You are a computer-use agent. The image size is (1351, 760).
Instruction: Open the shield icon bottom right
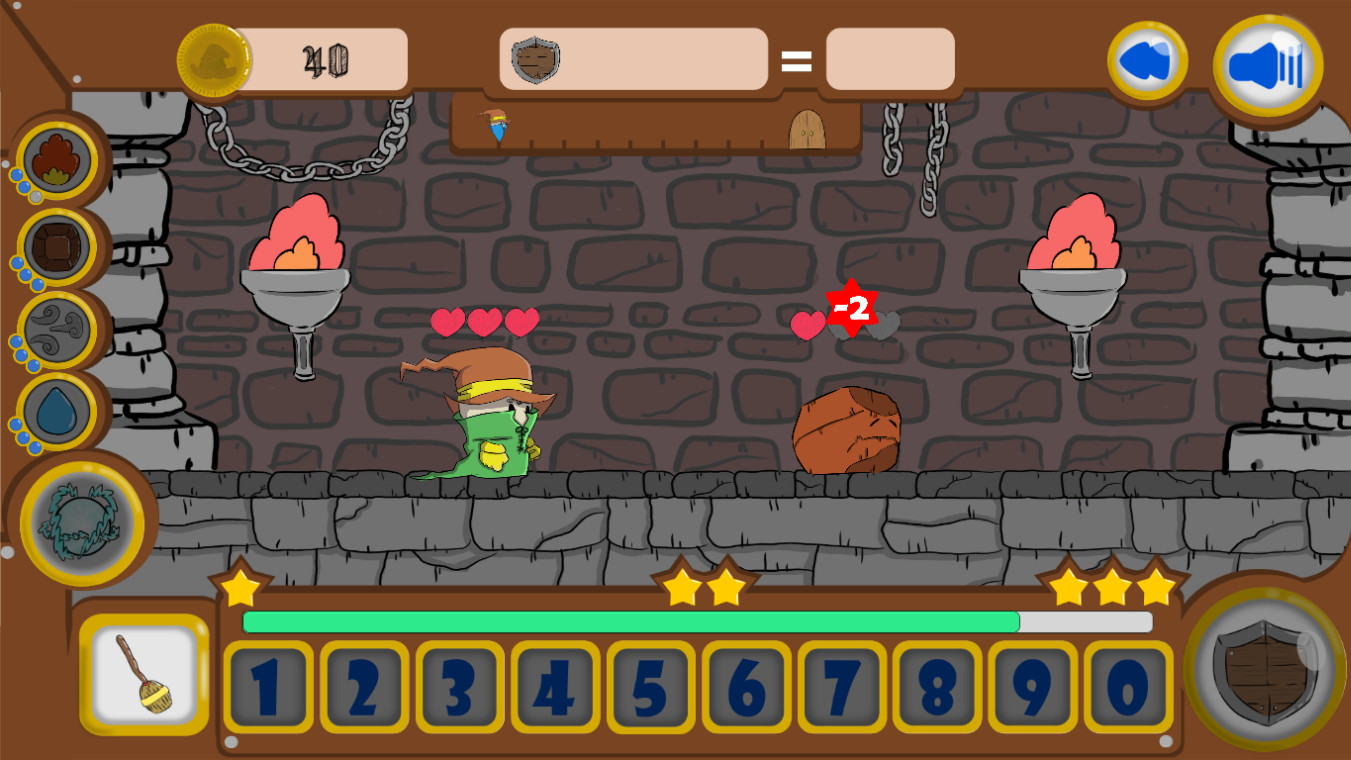pyautogui.click(x=1263, y=670)
